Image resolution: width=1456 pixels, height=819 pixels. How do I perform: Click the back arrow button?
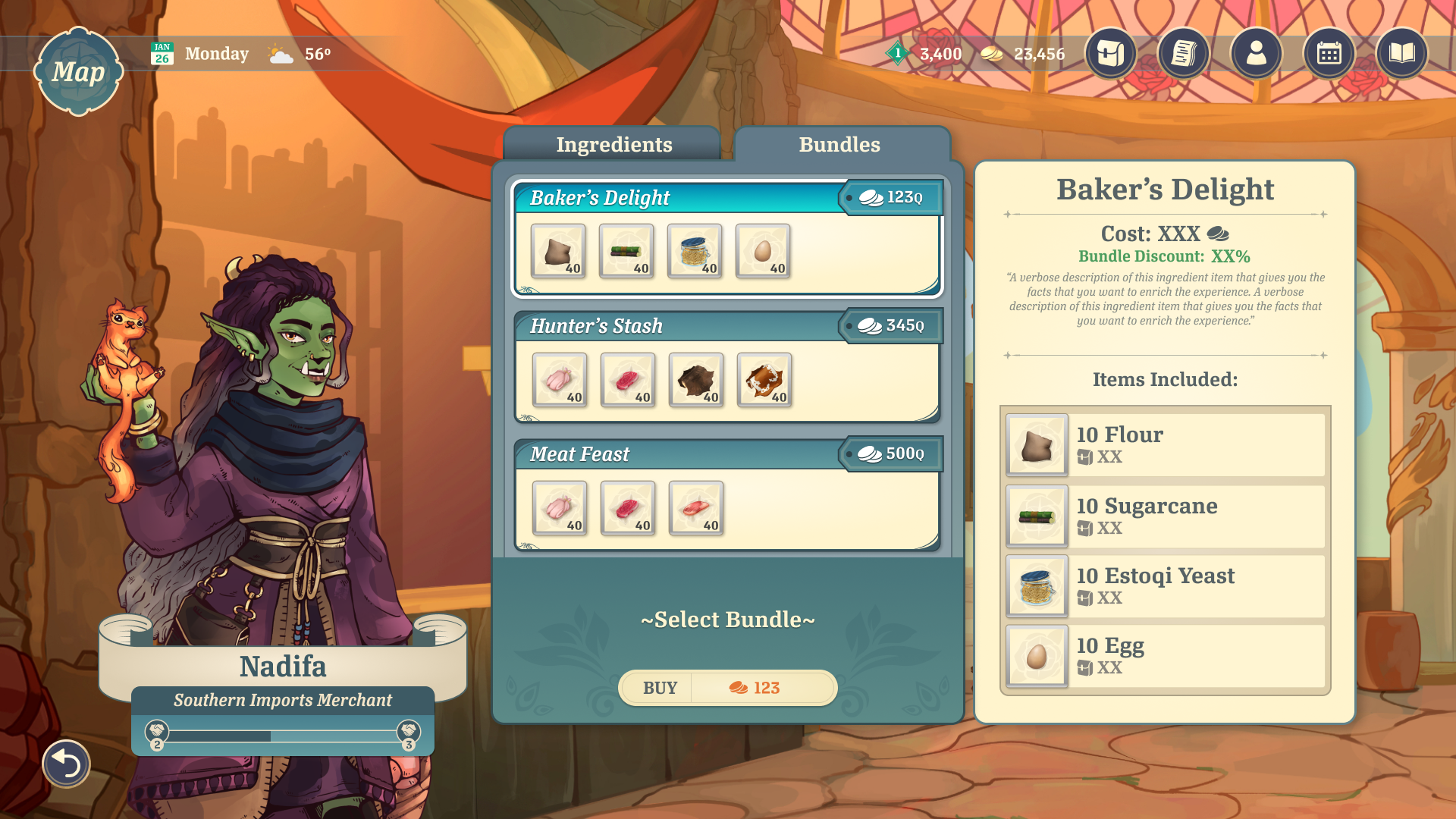coord(66,763)
